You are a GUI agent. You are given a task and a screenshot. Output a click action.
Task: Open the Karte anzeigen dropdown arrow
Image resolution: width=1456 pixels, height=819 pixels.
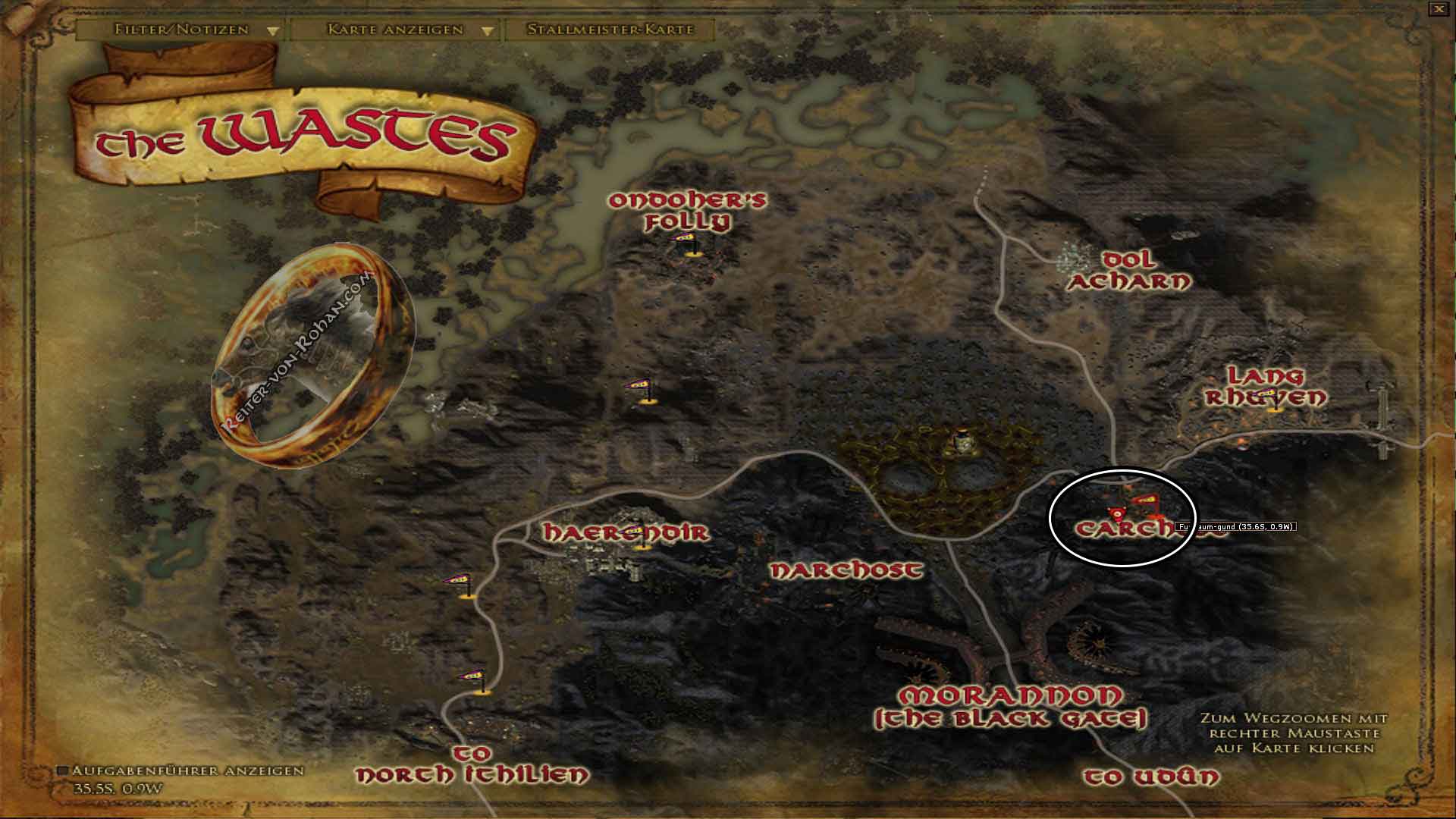486,32
